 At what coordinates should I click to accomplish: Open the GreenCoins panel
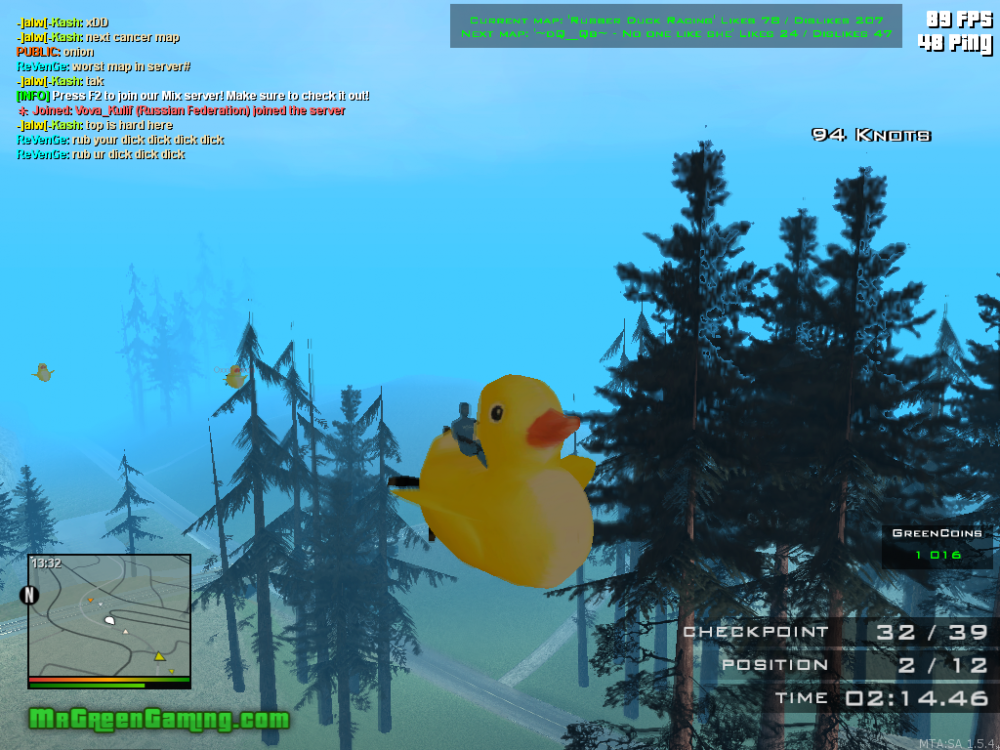(937, 545)
